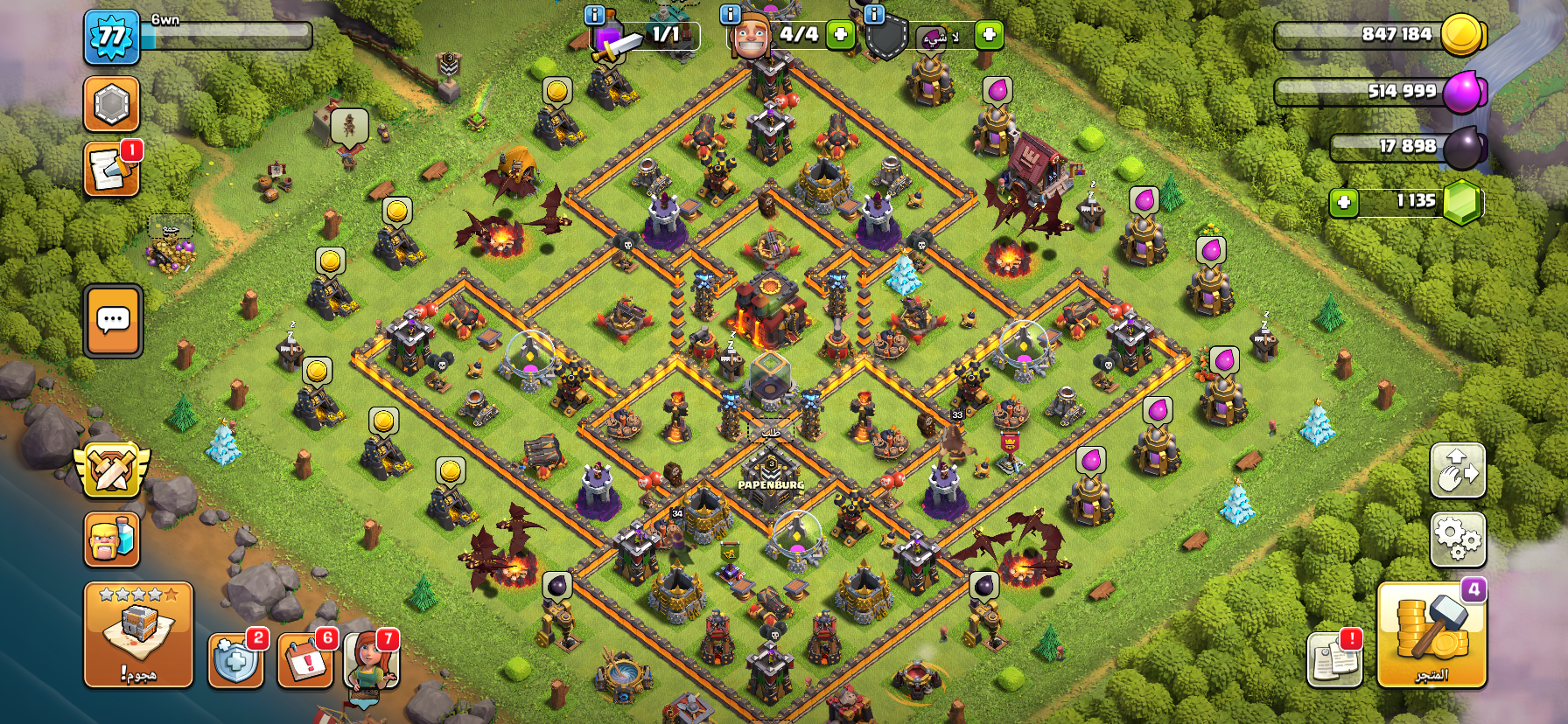
Task: Open the shield info button with badge 2
Action: (x=235, y=661)
